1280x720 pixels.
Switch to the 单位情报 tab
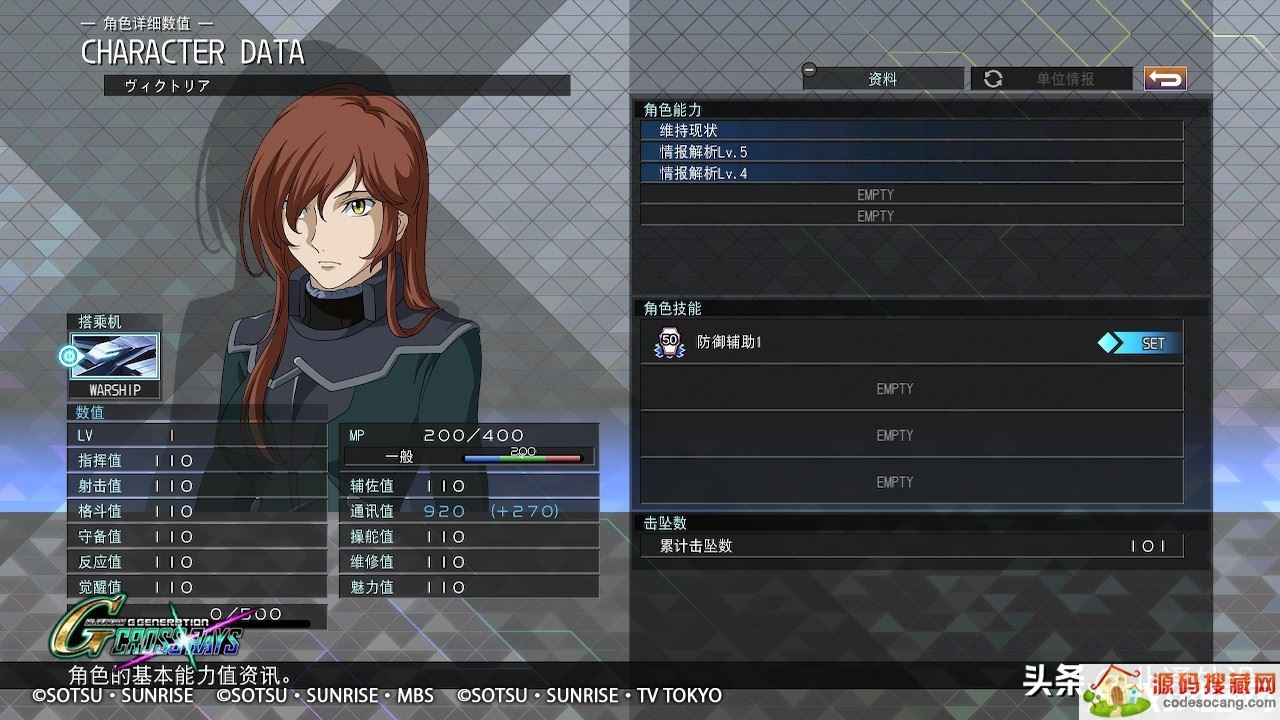1052,79
